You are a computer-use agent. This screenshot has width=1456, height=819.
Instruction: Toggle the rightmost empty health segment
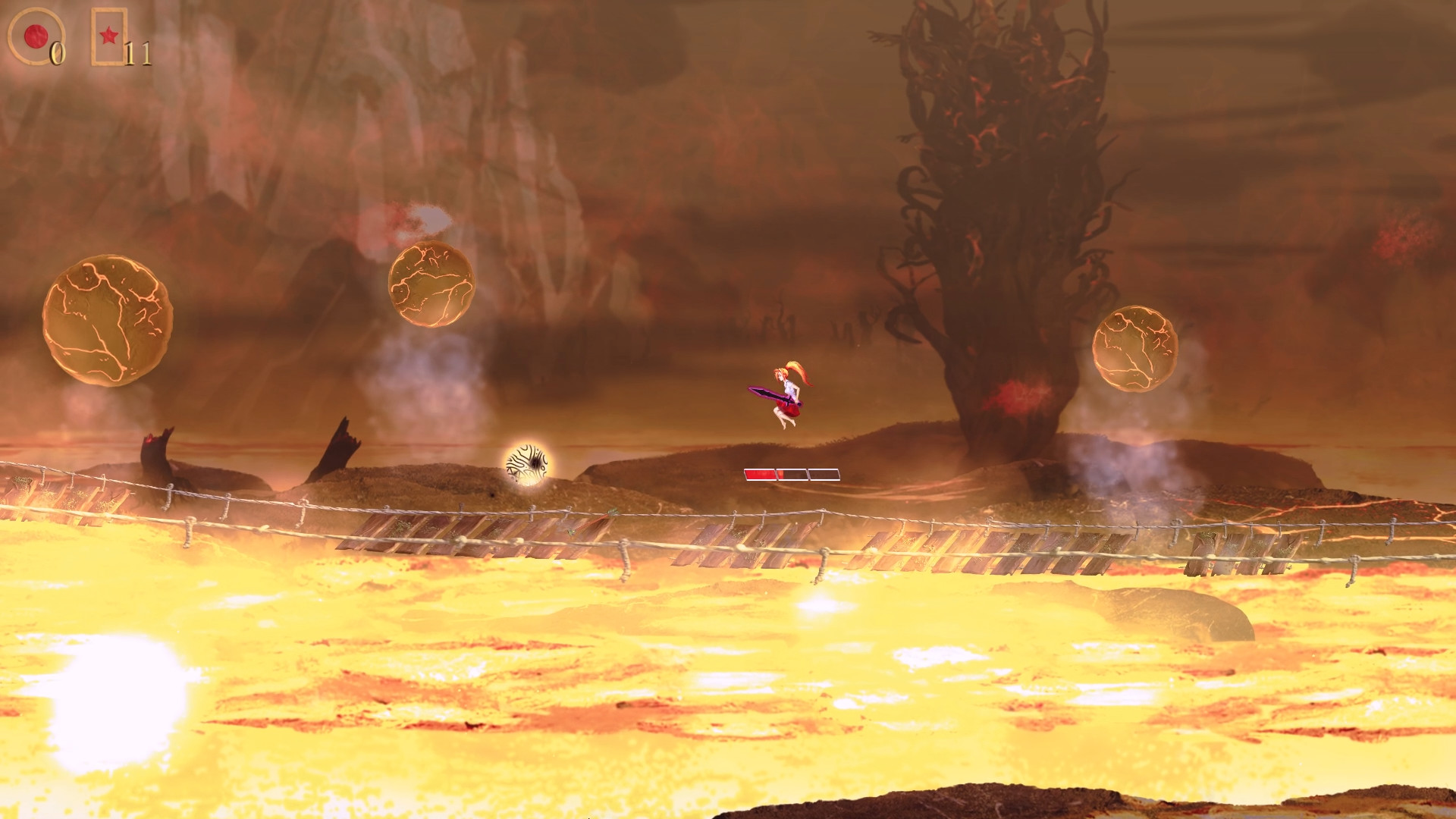pos(824,472)
